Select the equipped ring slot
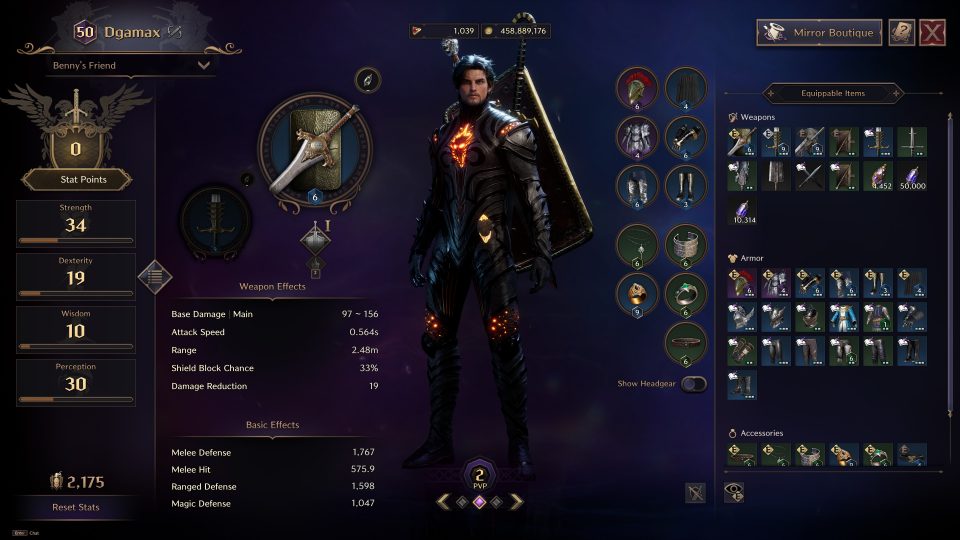This screenshot has width=960, height=540. point(636,293)
